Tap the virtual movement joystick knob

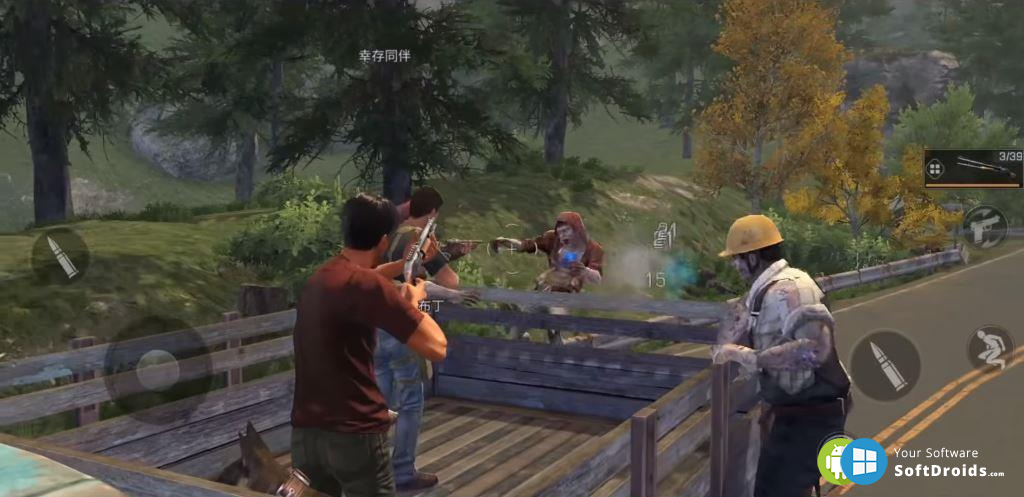157,370
